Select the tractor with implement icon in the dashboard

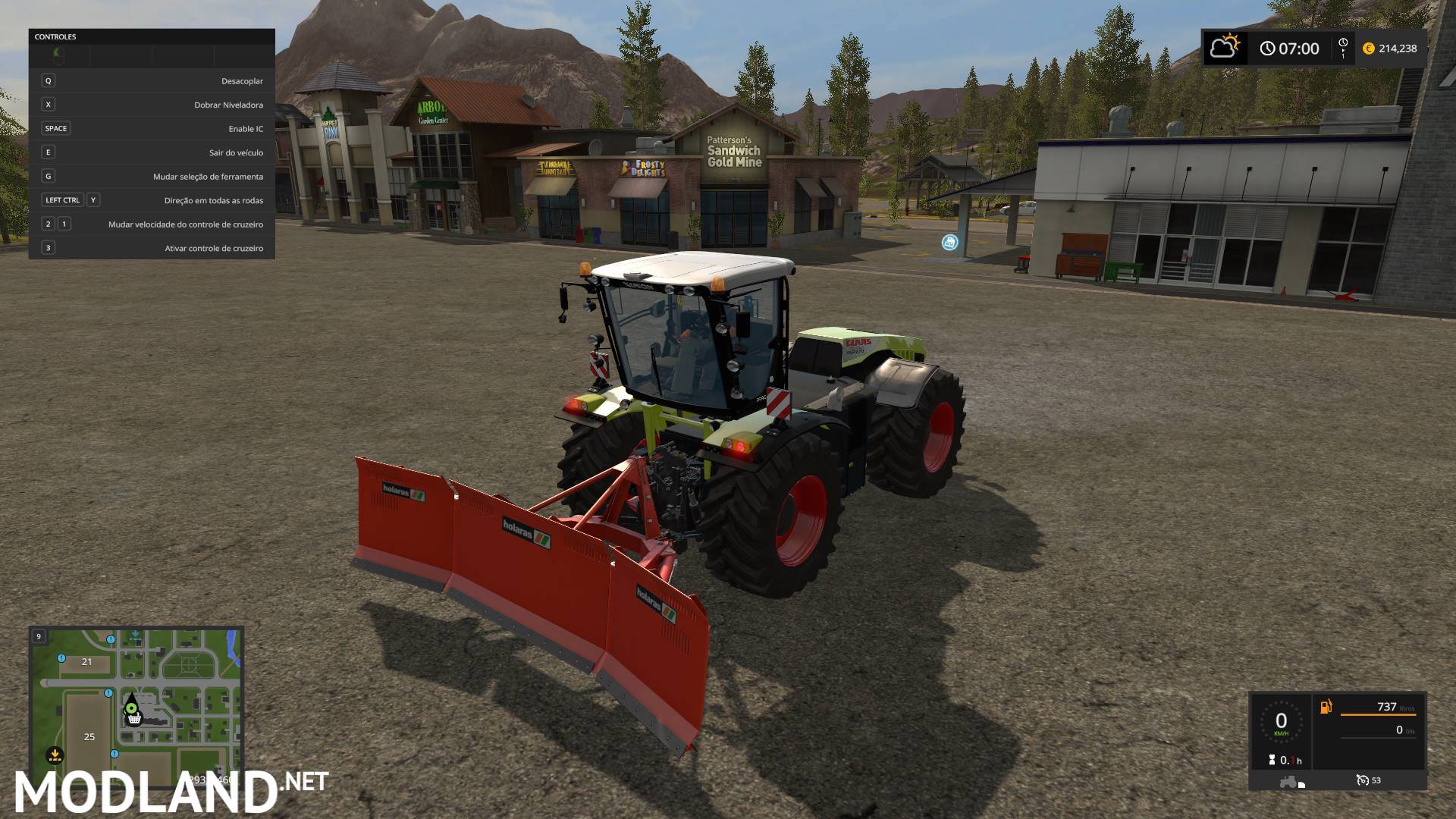point(1291,782)
